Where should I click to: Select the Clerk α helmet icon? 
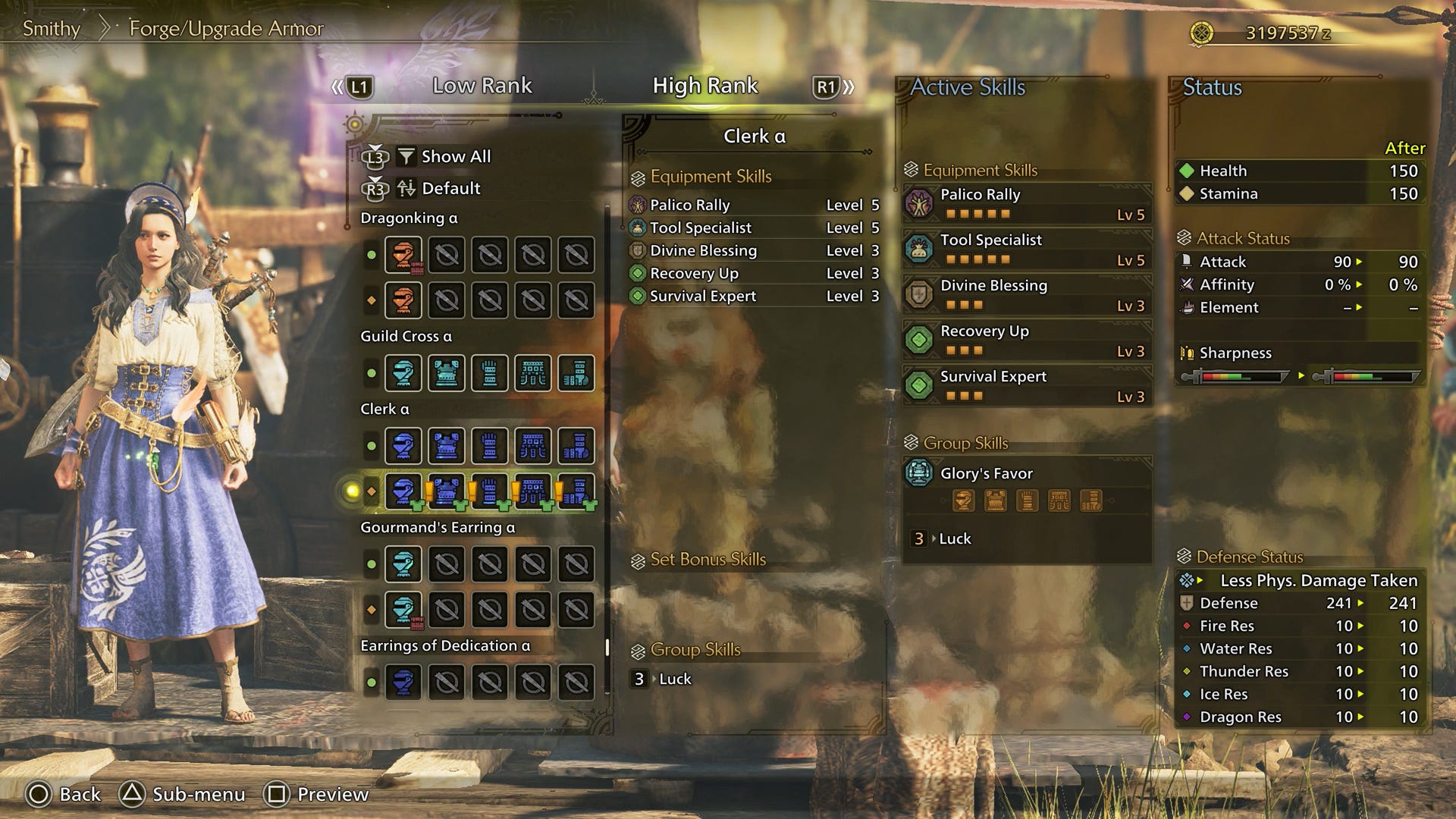(x=406, y=446)
